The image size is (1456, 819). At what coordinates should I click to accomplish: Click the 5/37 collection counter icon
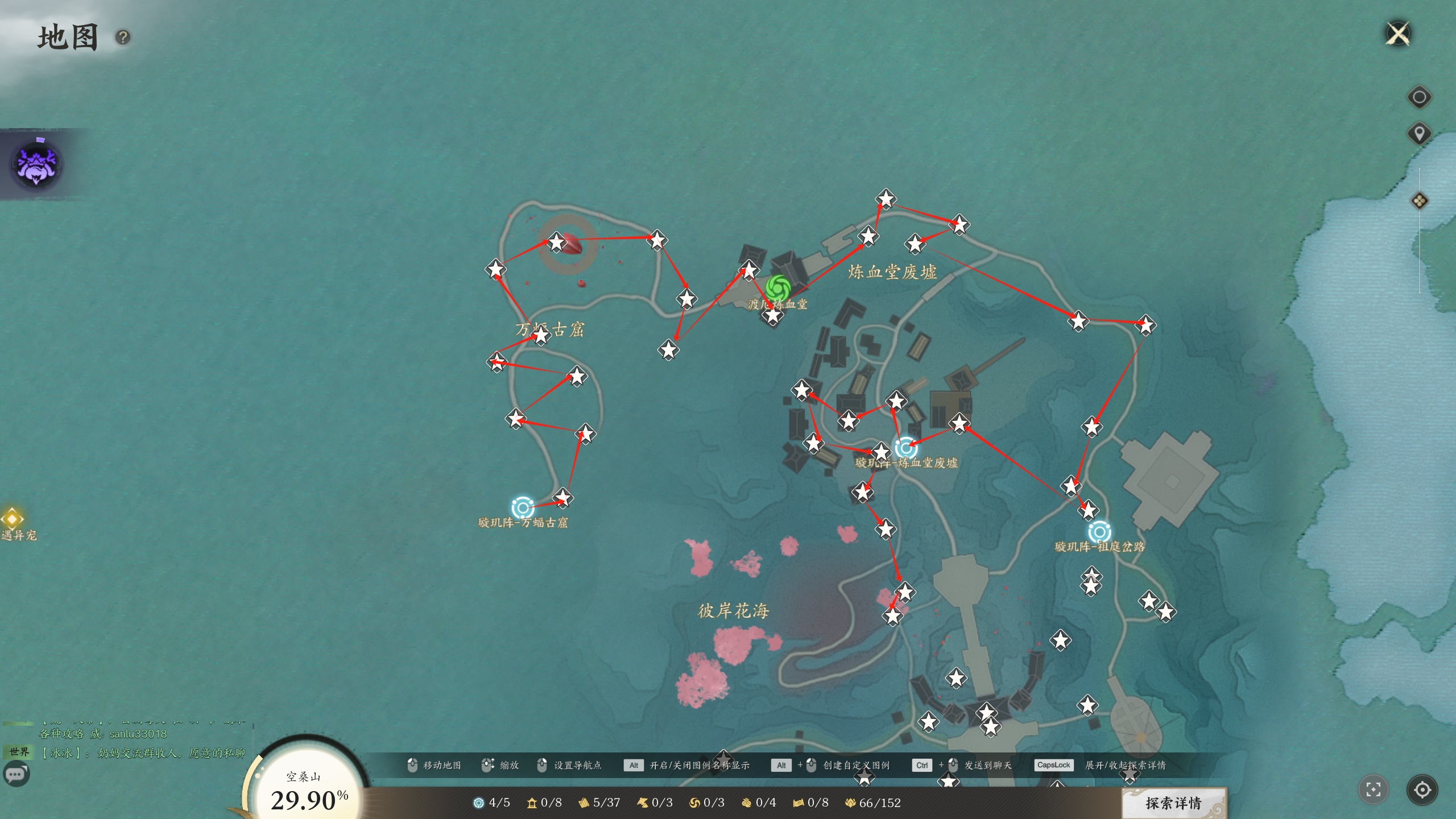click(x=584, y=803)
